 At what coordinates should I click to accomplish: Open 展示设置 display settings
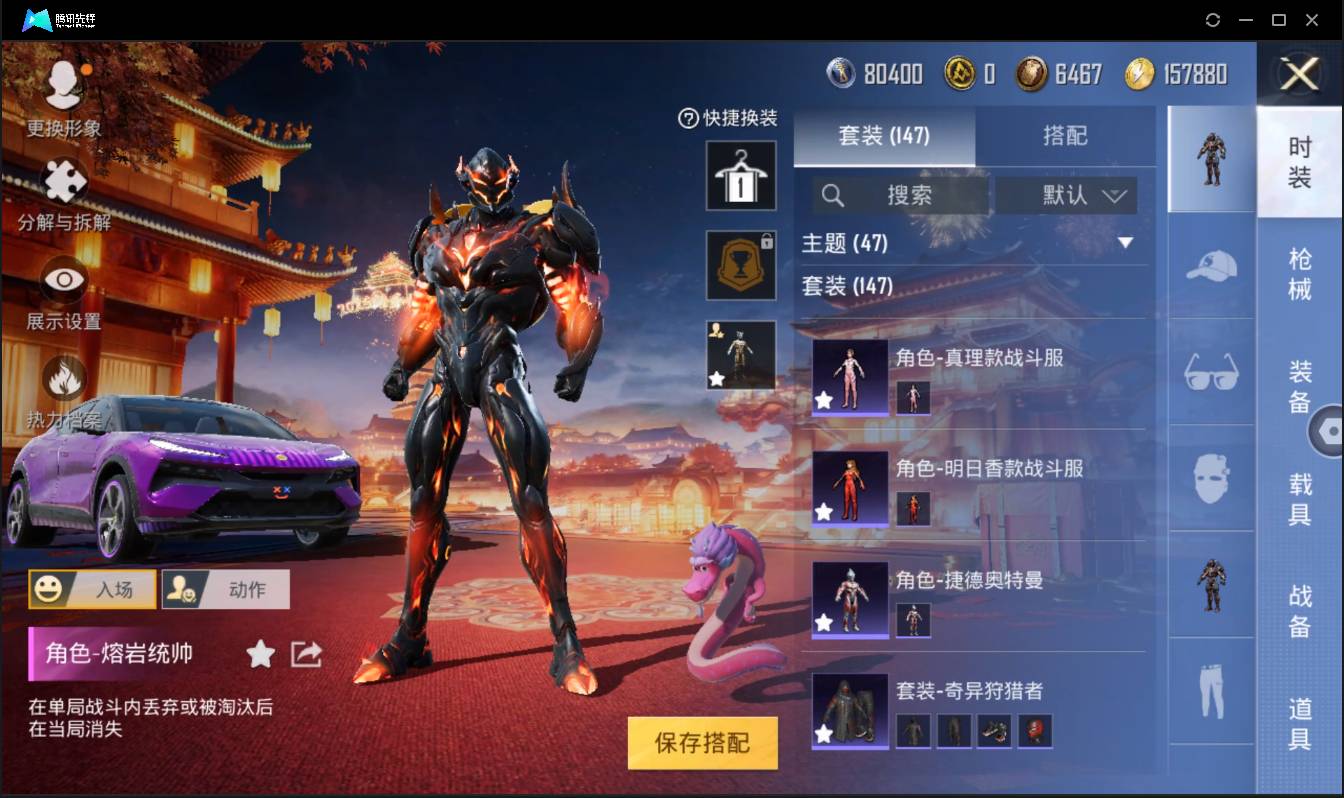62,283
